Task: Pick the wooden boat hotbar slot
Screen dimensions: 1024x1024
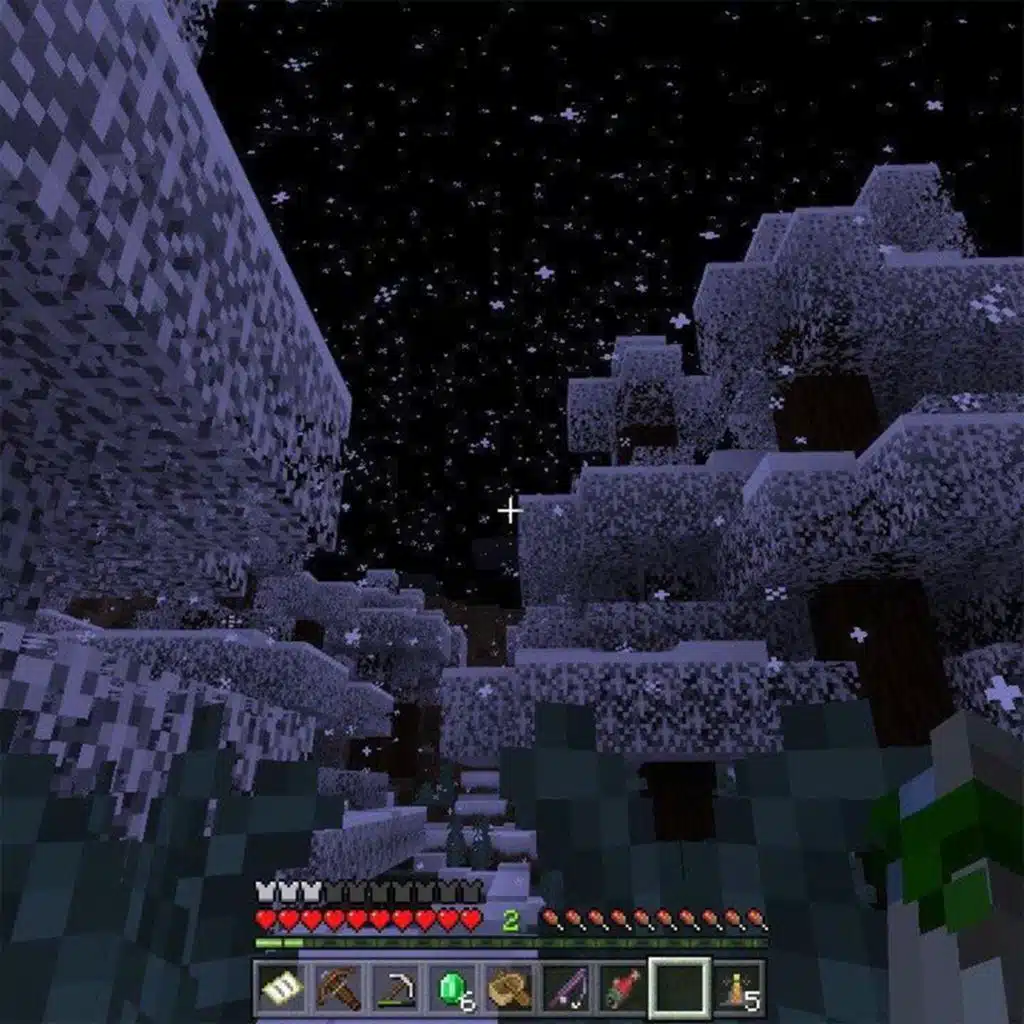Action: click(x=510, y=988)
